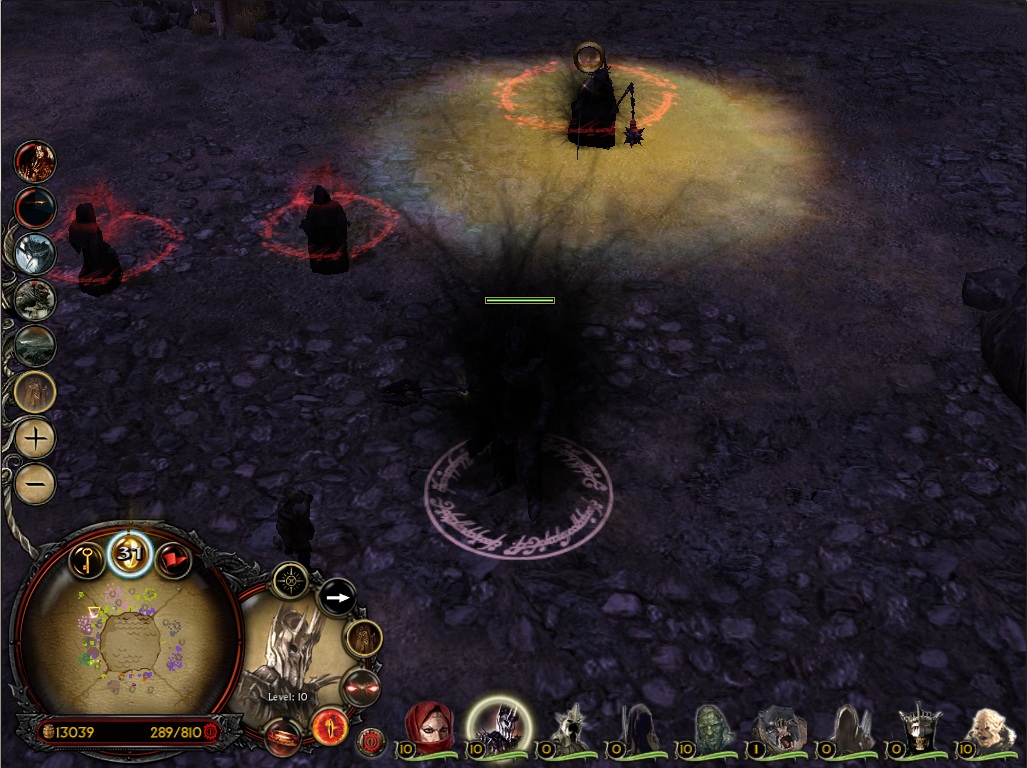Open the power points orb showing 31
The height and width of the screenshot is (768, 1027).
(x=129, y=555)
